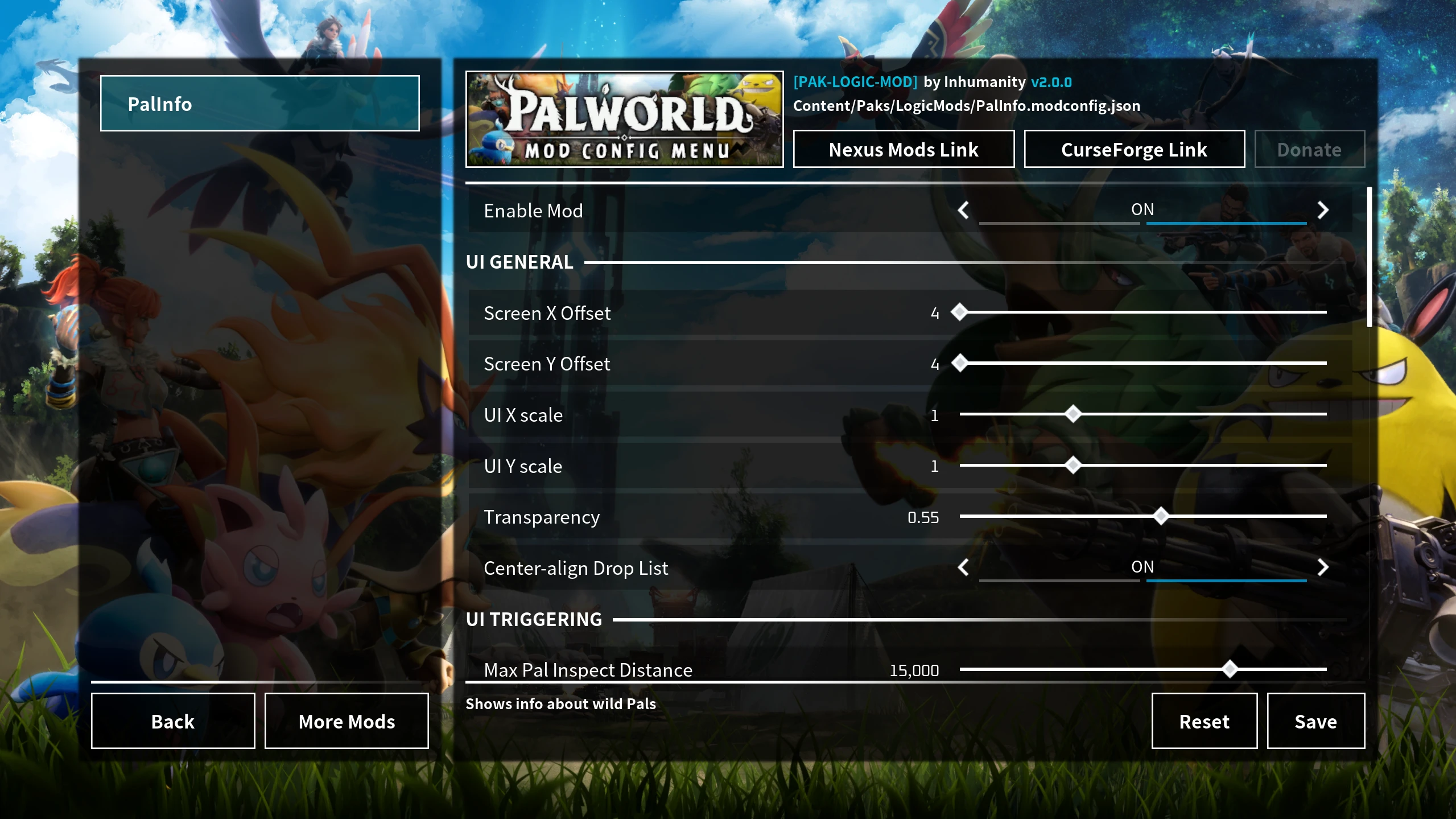Set the UI Y scale slider

tap(1073, 465)
